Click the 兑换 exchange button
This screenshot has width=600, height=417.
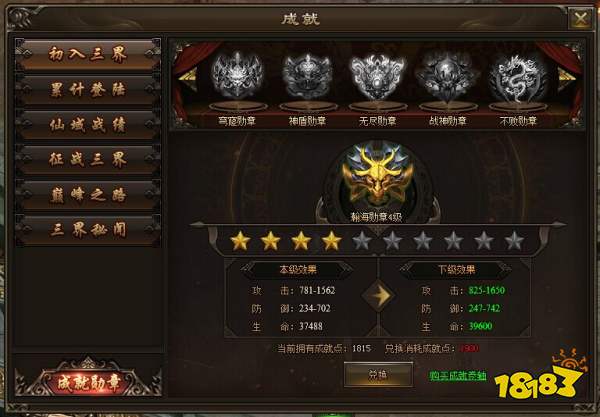(x=374, y=375)
